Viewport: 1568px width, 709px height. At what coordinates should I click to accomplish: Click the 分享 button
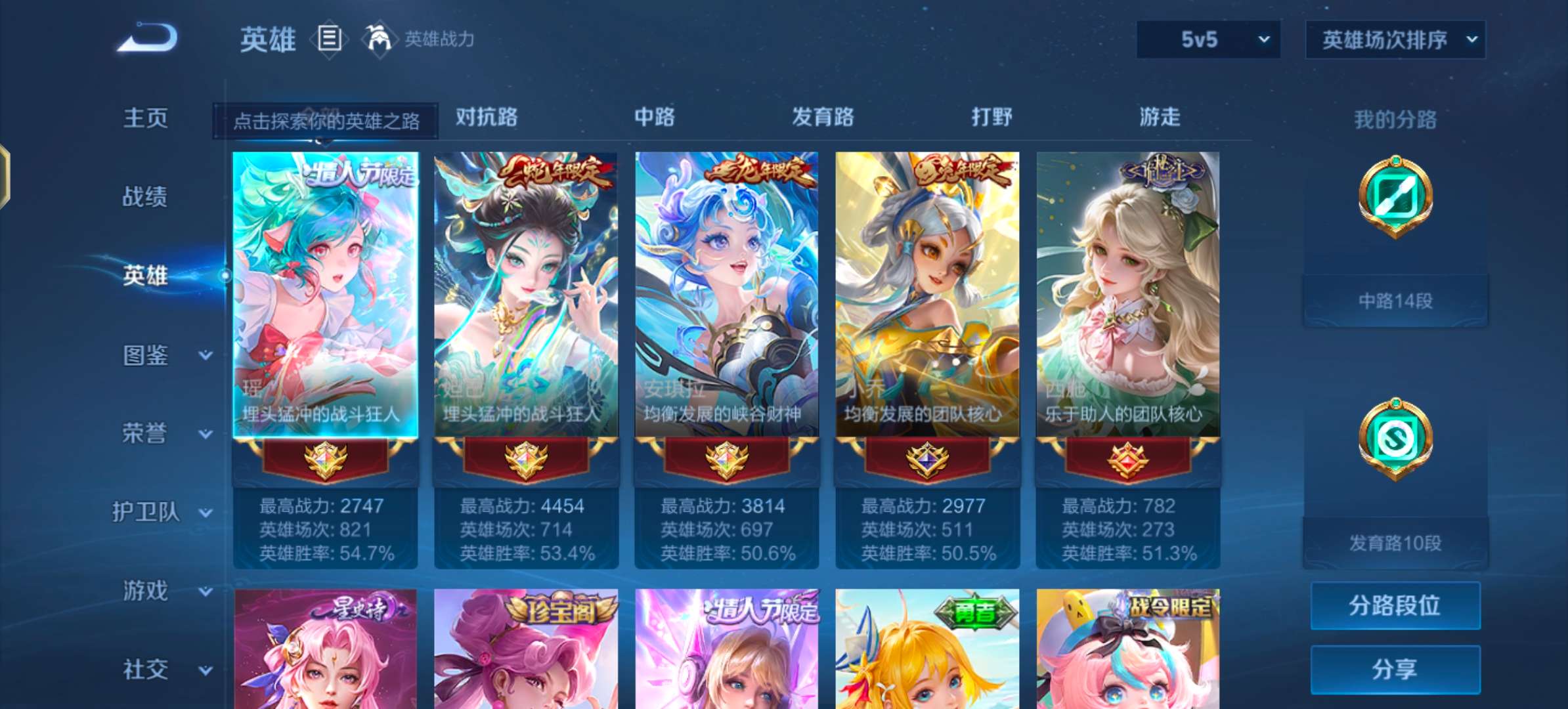coord(1395,670)
